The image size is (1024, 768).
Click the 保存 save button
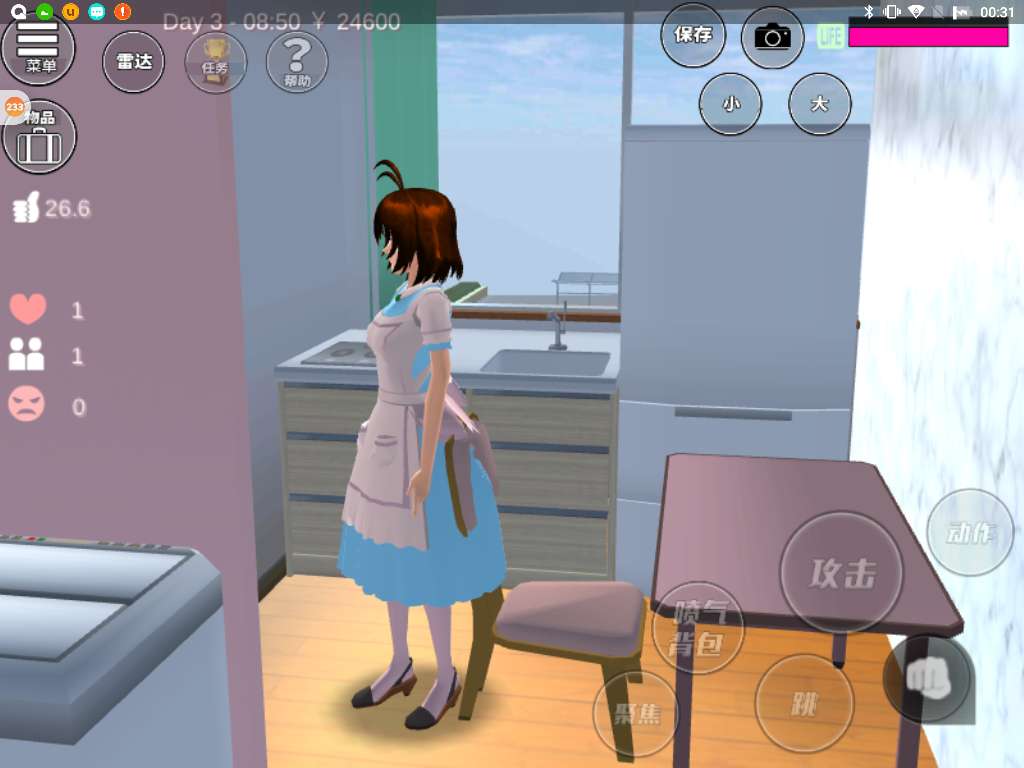tap(693, 36)
